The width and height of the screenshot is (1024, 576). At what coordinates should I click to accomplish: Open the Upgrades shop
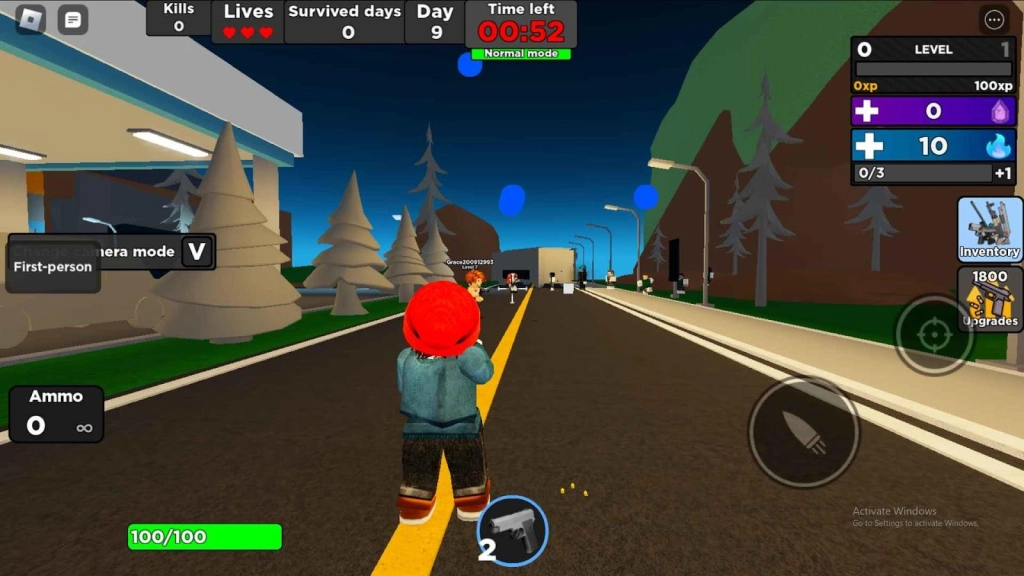989,298
